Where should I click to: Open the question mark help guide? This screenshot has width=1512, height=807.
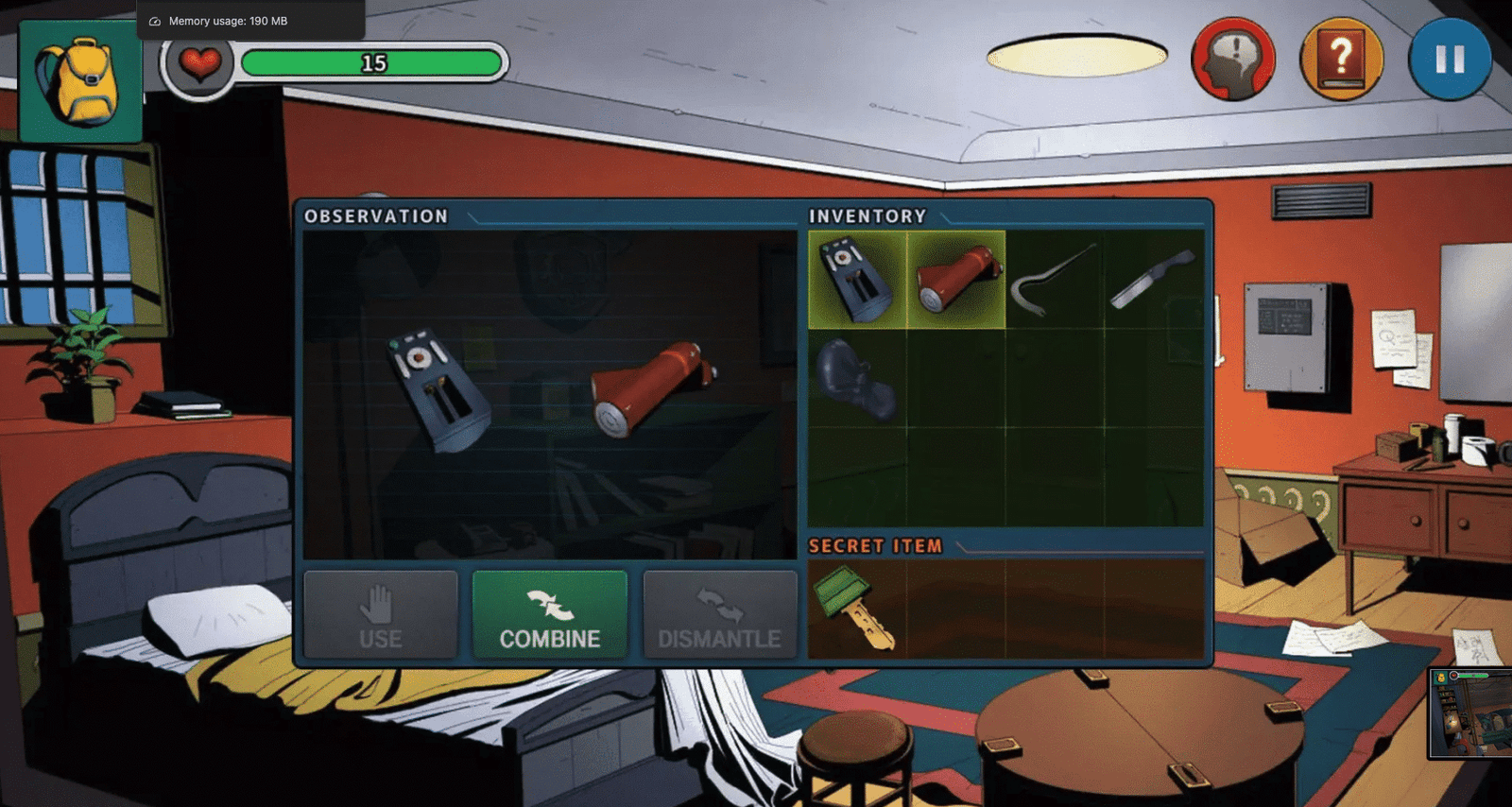1342,59
